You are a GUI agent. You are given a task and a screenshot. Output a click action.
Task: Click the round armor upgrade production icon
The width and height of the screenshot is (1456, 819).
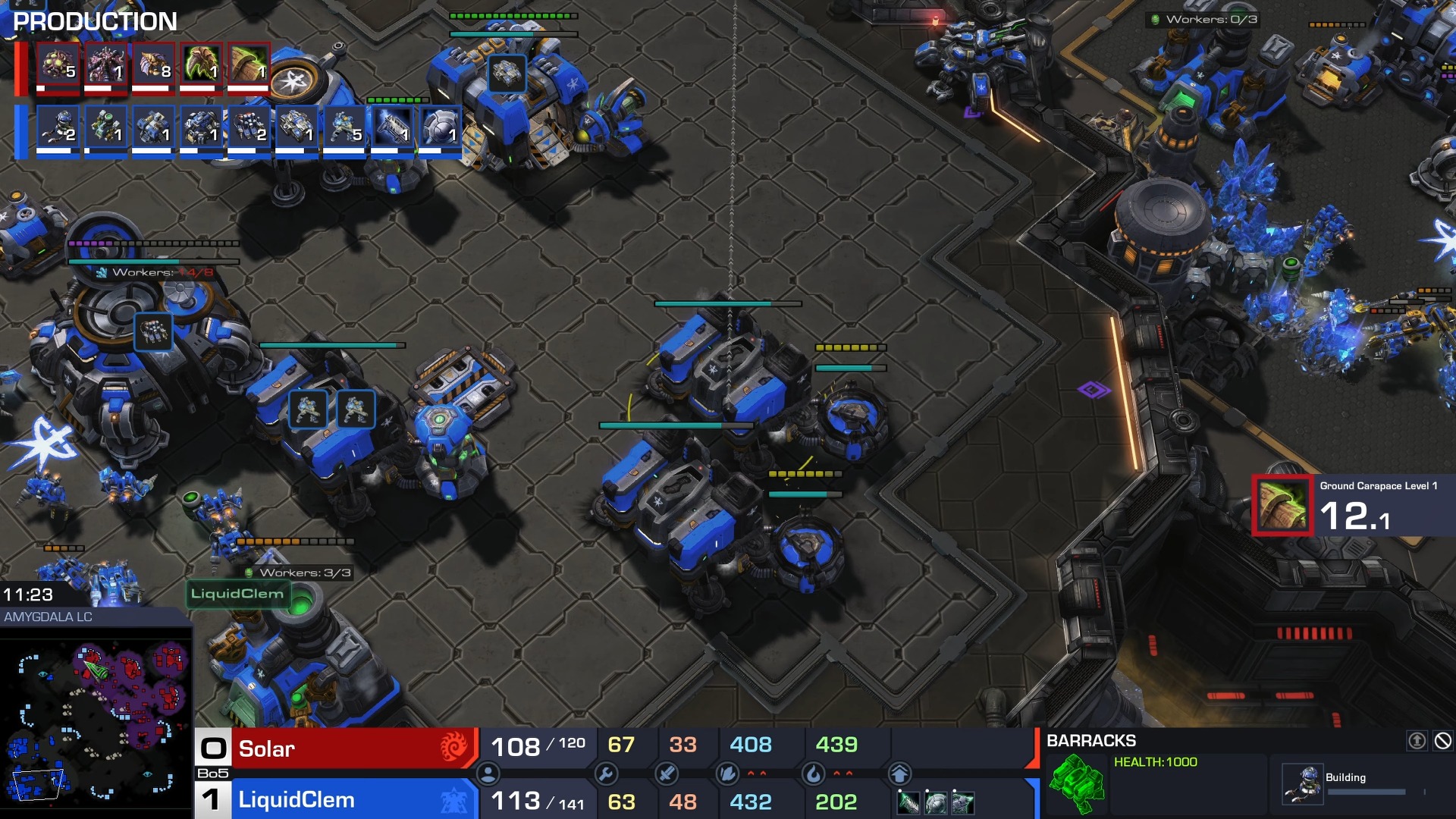(439, 127)
